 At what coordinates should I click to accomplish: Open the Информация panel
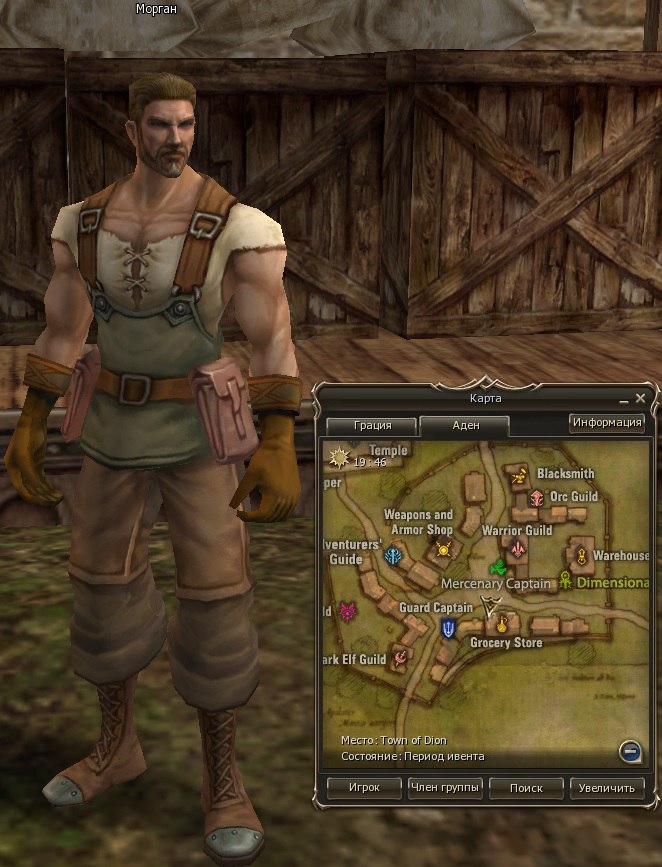click(607, 422)
